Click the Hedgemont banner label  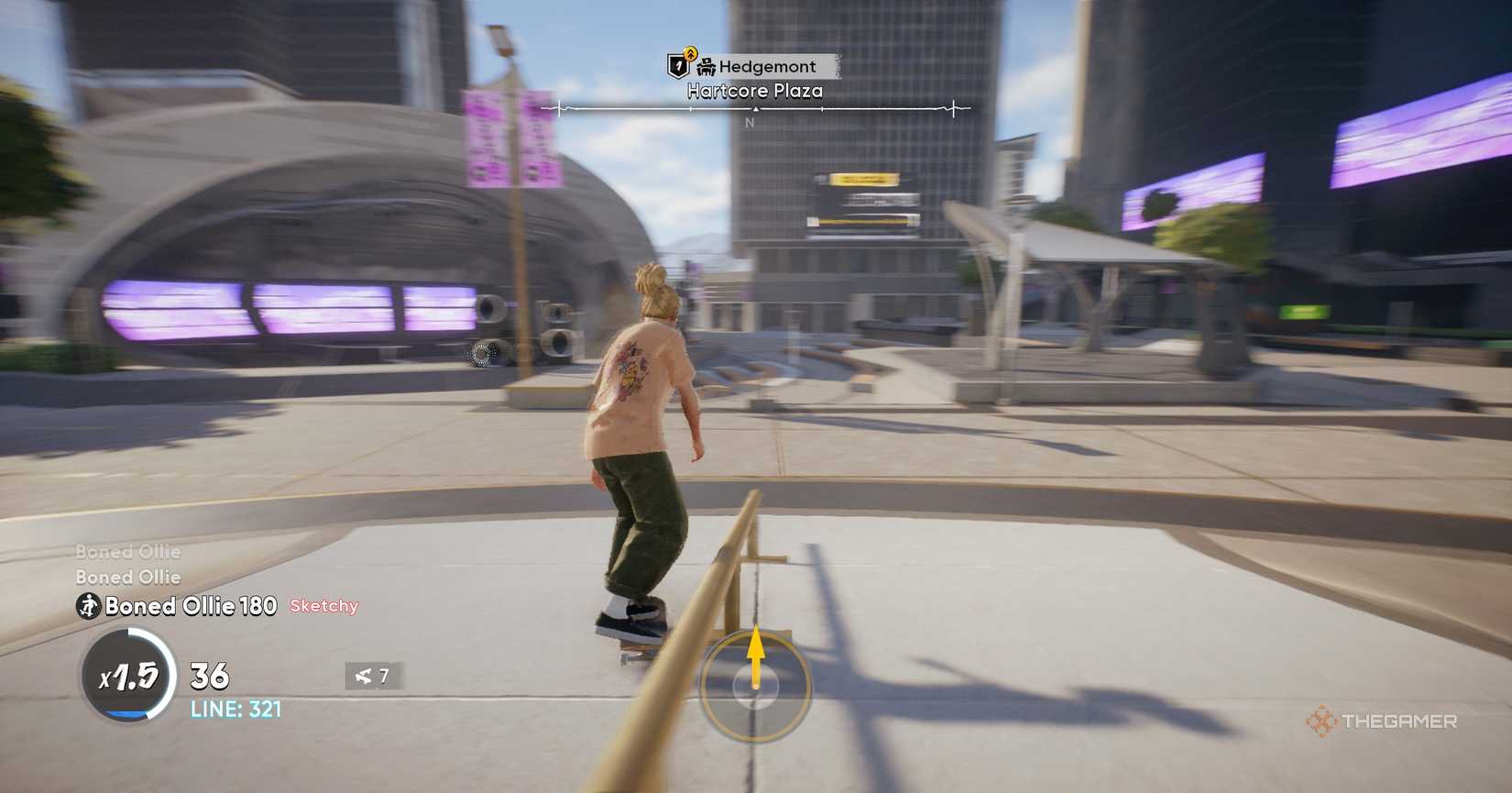click(x=768, y=66)
